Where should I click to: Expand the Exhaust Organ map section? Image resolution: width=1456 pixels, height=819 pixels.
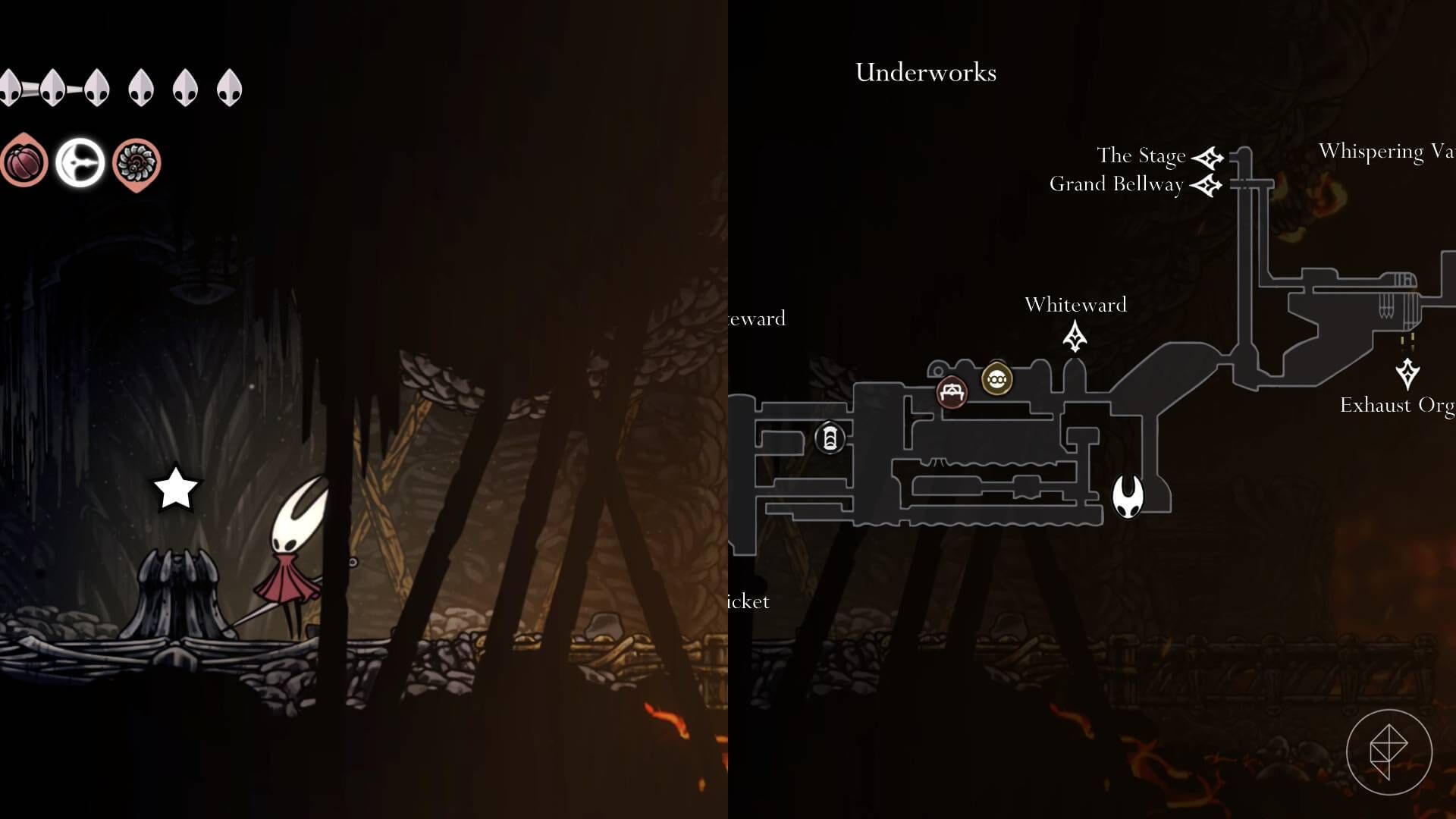(x=1398, y=406)
